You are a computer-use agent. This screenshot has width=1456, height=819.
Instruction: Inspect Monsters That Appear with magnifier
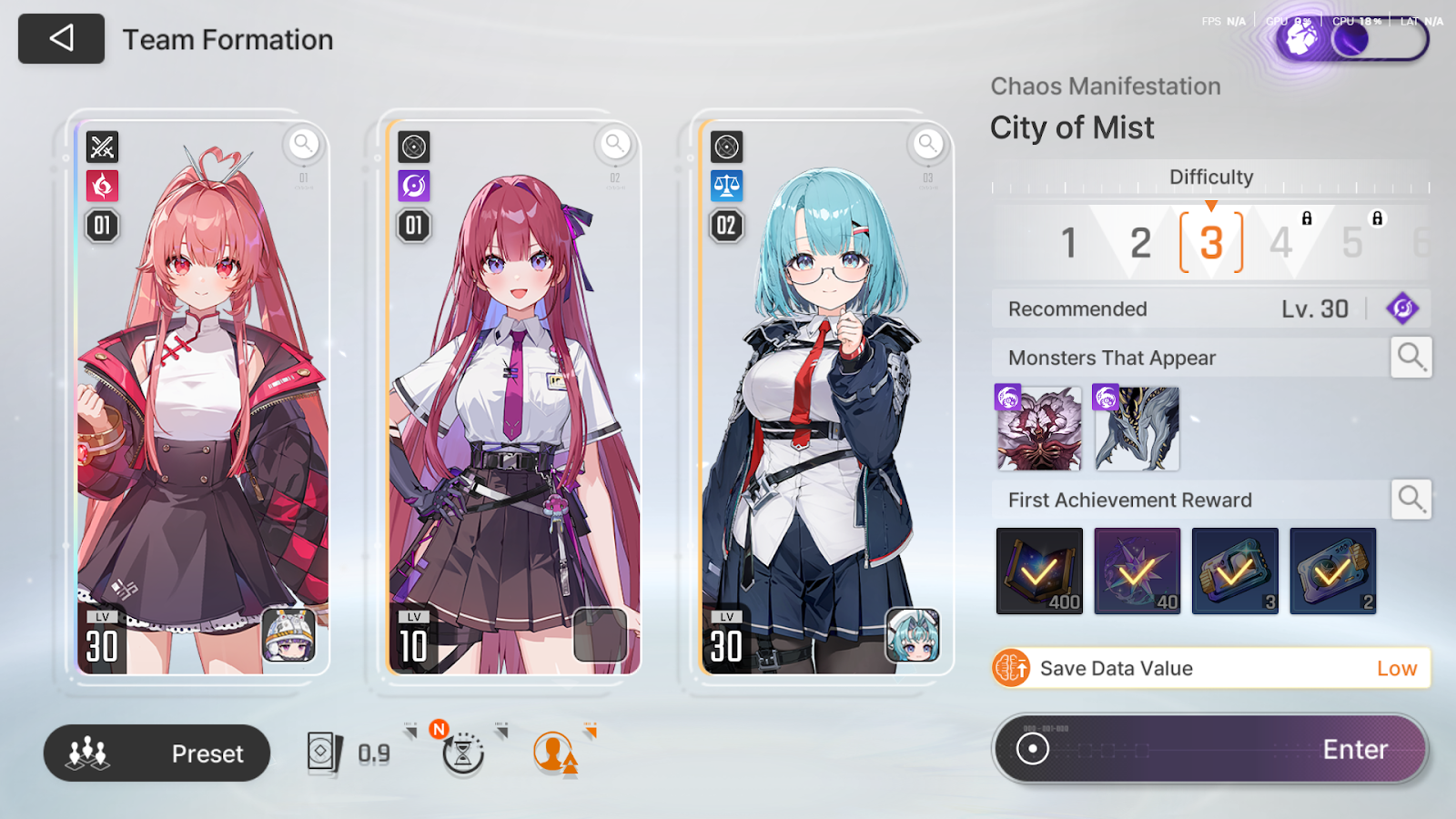[x=1410, y=357]
